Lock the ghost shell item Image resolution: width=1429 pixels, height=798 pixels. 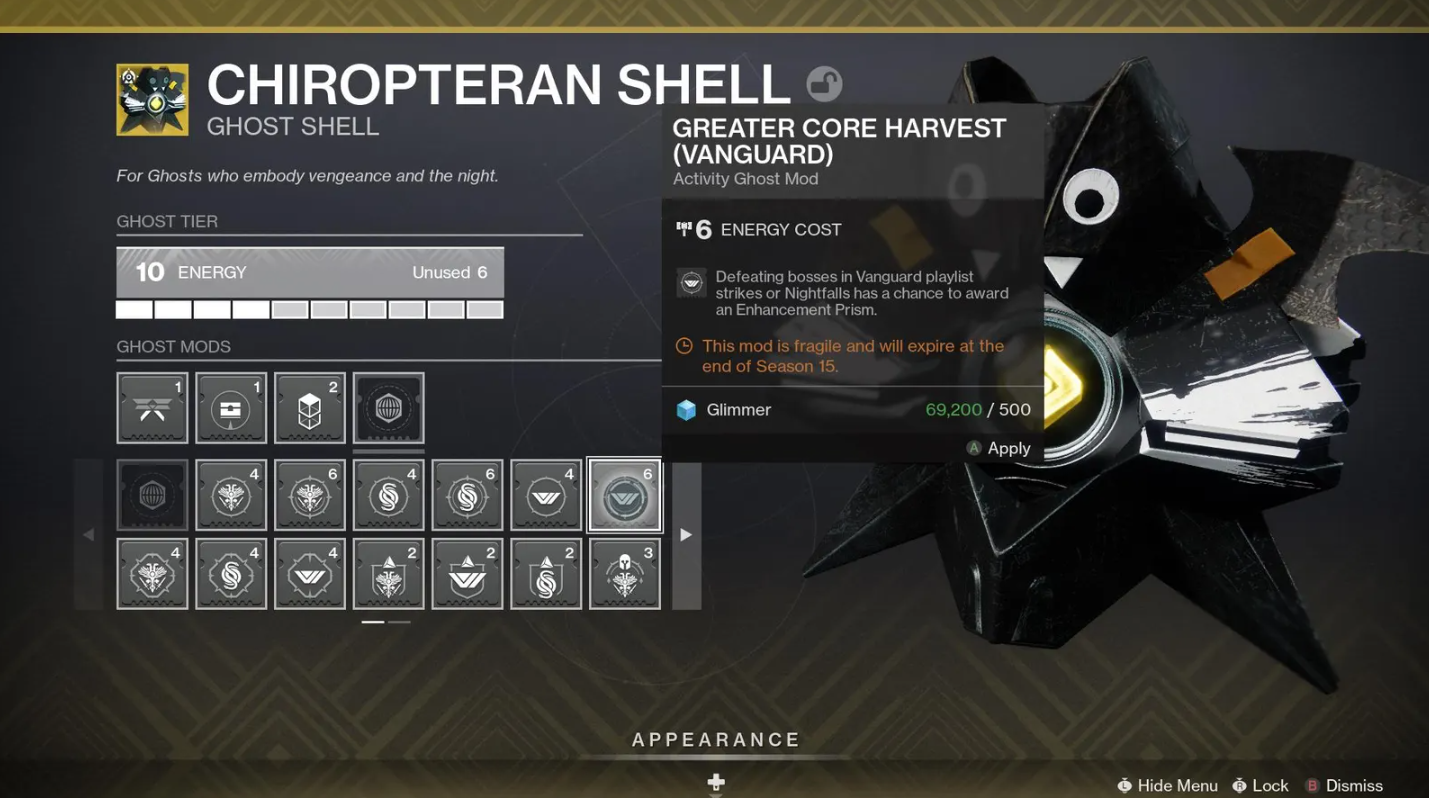[1260, 786]
